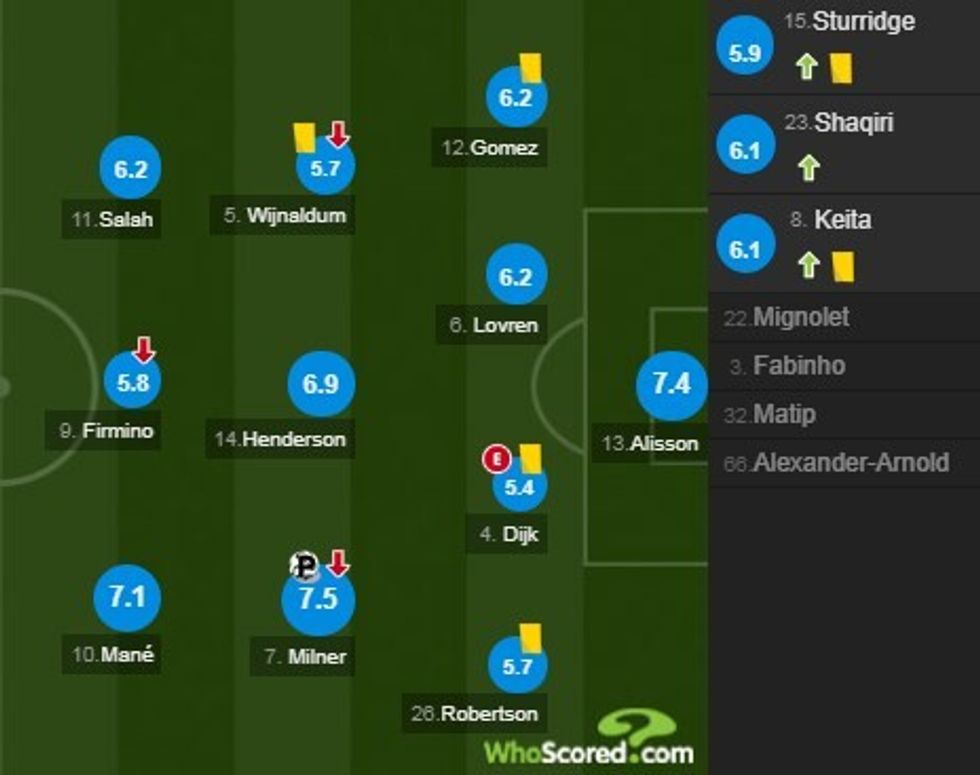Viewport: 980px width, 775px height.
Task: Select Henderson's 6.9 rating bubble
Action: [320, 384]
